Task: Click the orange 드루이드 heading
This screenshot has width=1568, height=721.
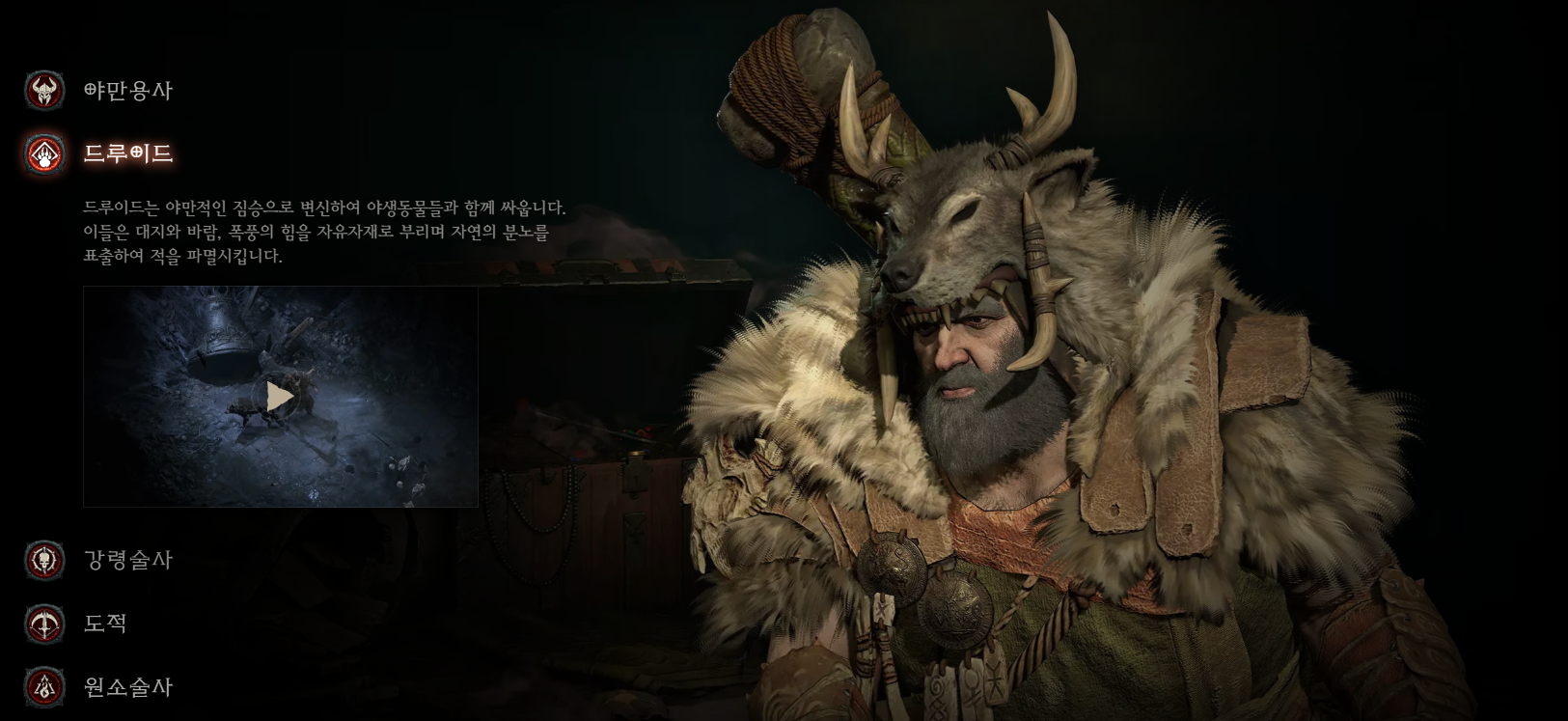Action: click(x=128, y=153)
